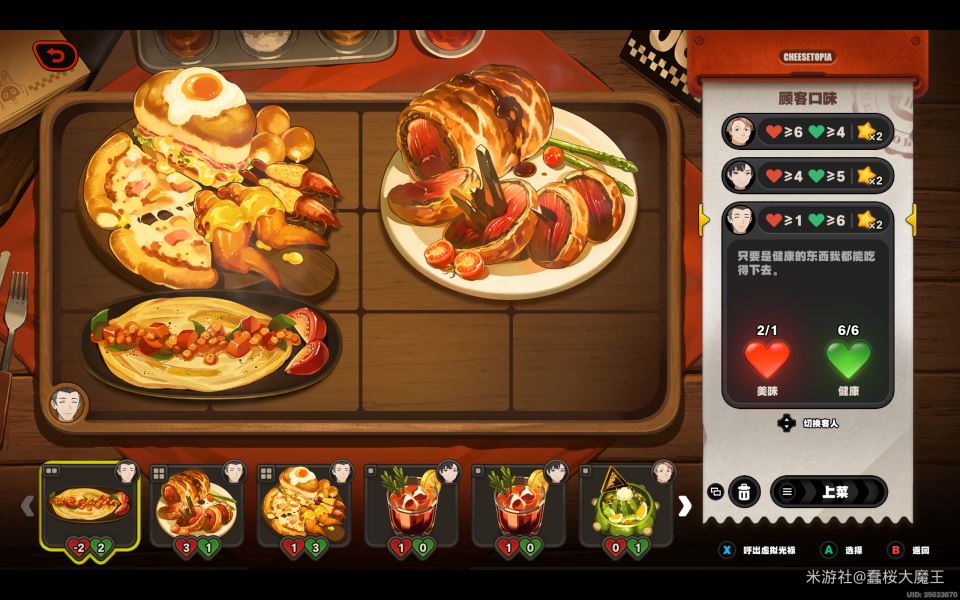
Task: Show previous dish cards with the left arrow
Action: tap(28, 506)
